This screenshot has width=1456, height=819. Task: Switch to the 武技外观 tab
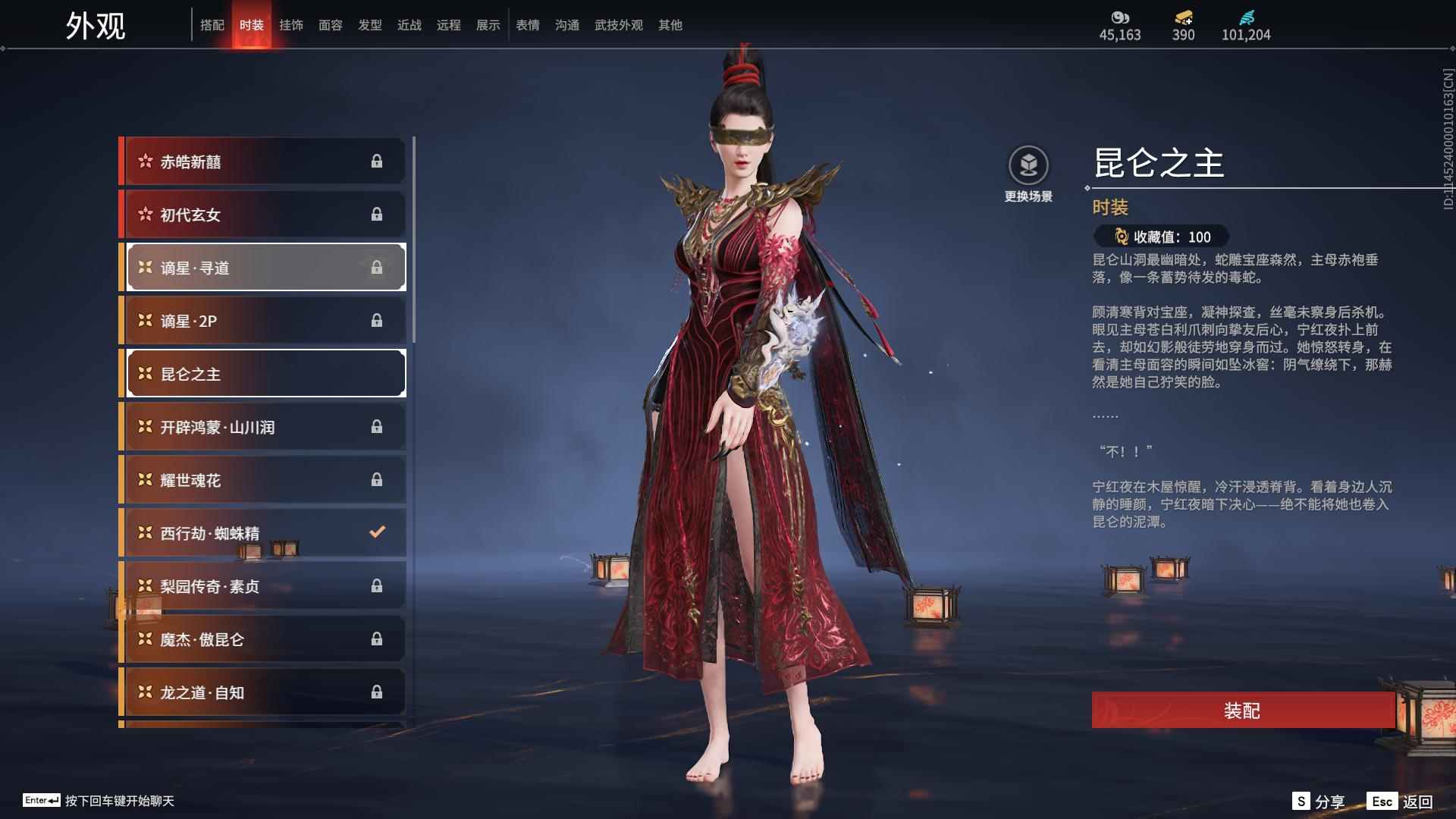[x=618, y=24]
